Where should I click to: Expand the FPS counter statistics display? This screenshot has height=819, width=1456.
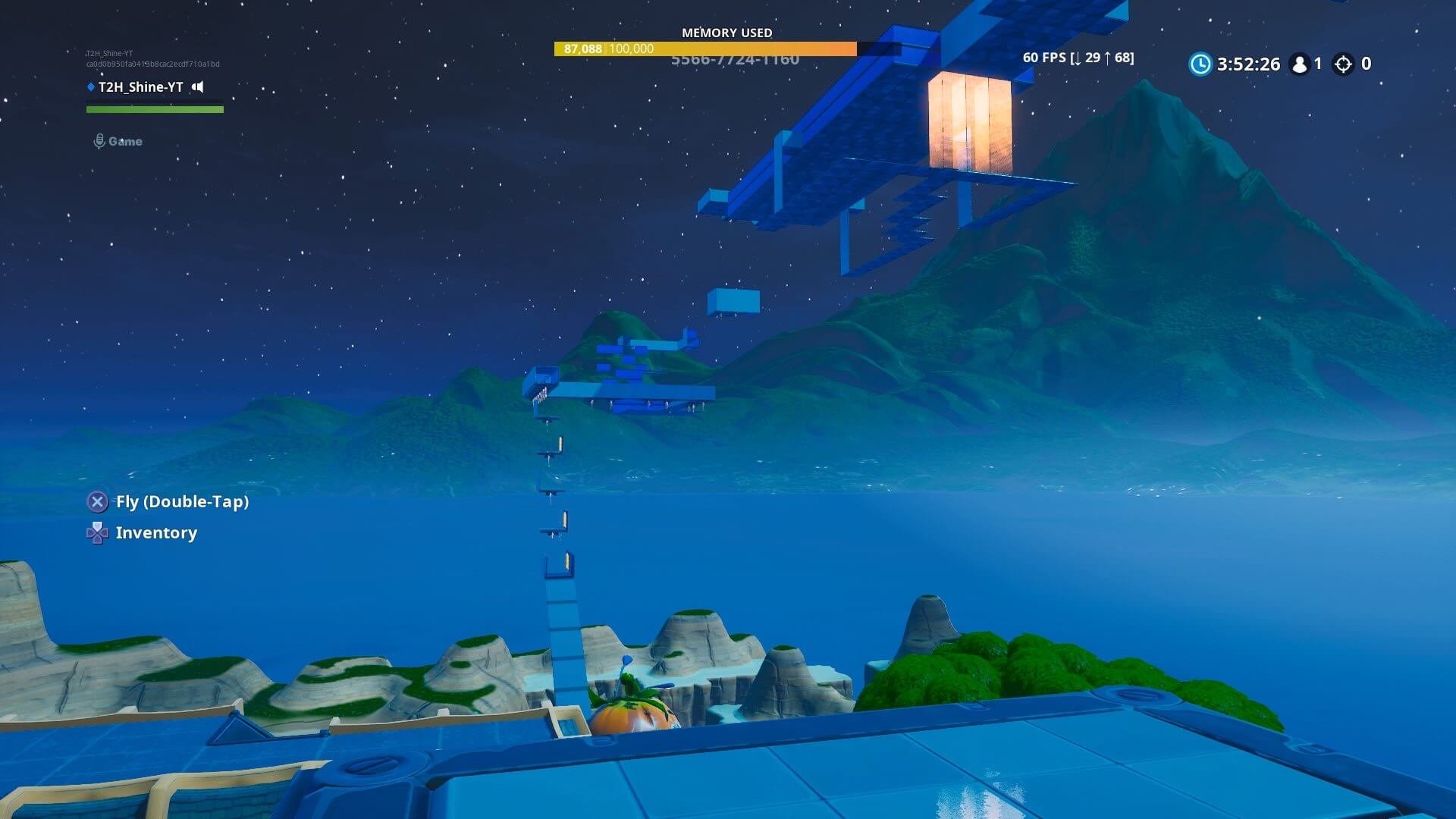click(x=1078, y=57)
